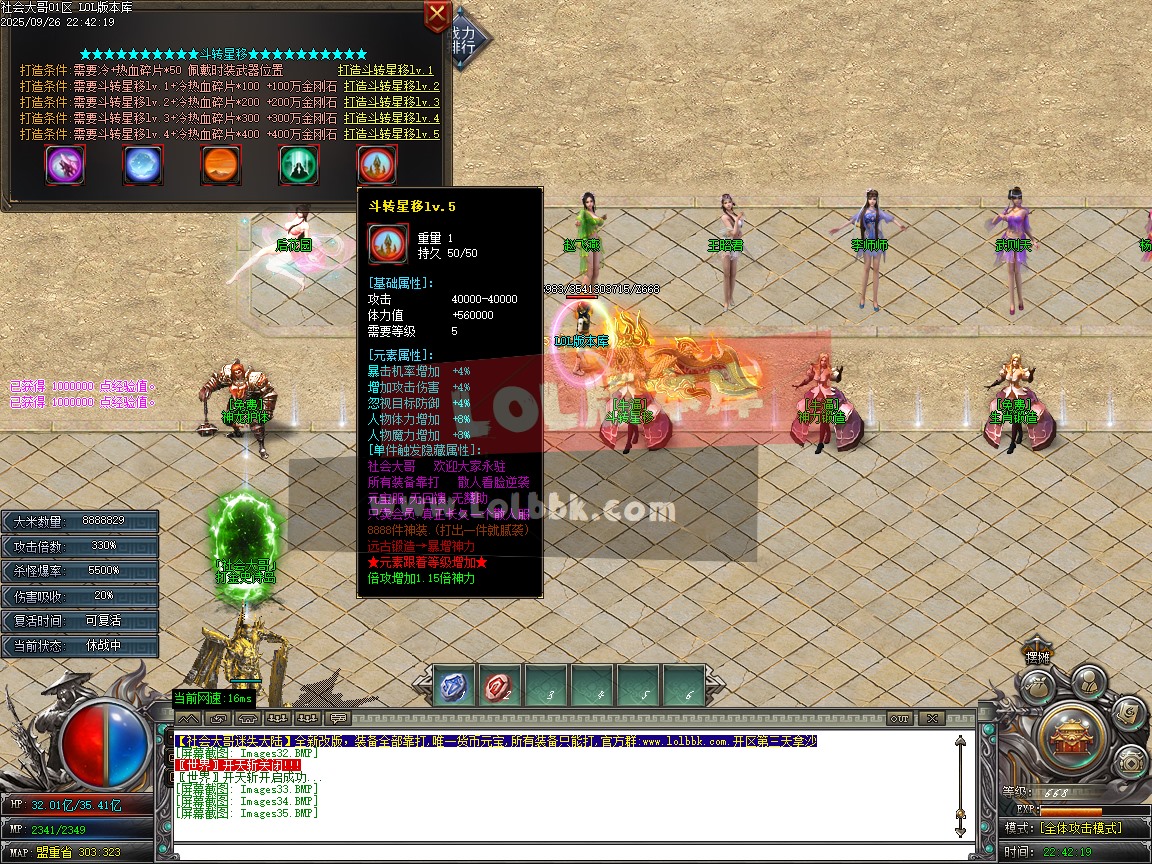Screen dimensions: 1152x864
Task: Use the blue gem in hotbar slot 1
Action: (x=454, y=687)
